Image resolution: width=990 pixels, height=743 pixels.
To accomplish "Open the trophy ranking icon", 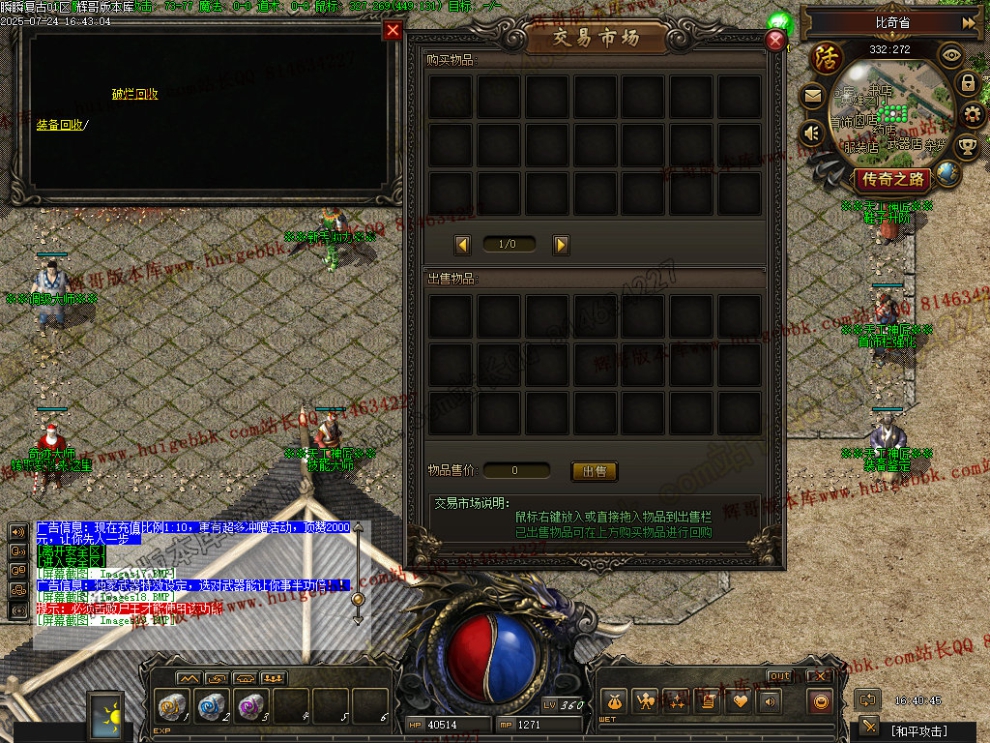I will (967, 147).
